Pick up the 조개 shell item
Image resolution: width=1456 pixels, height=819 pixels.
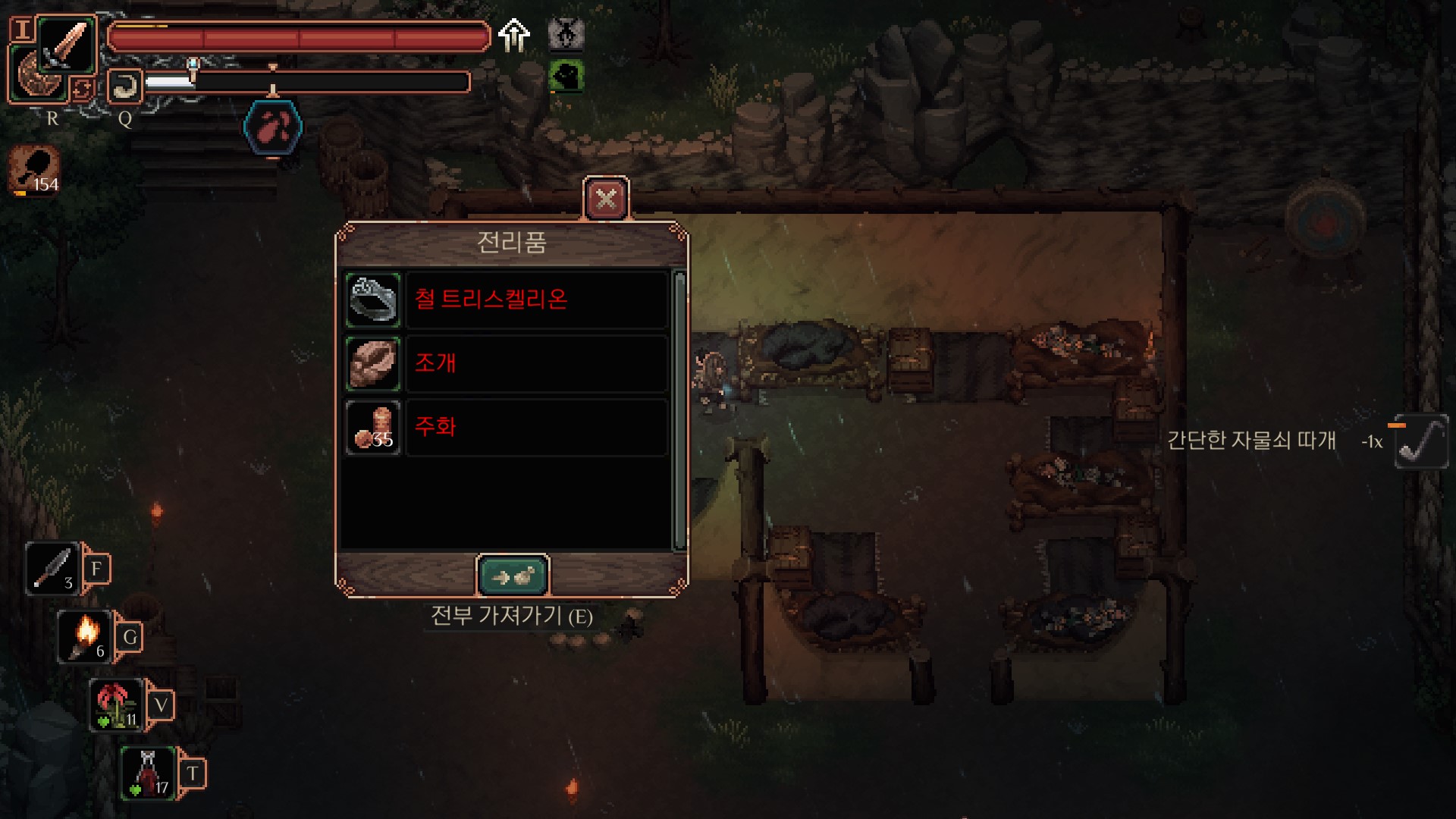pyautogui.click(x=372, y=363)
